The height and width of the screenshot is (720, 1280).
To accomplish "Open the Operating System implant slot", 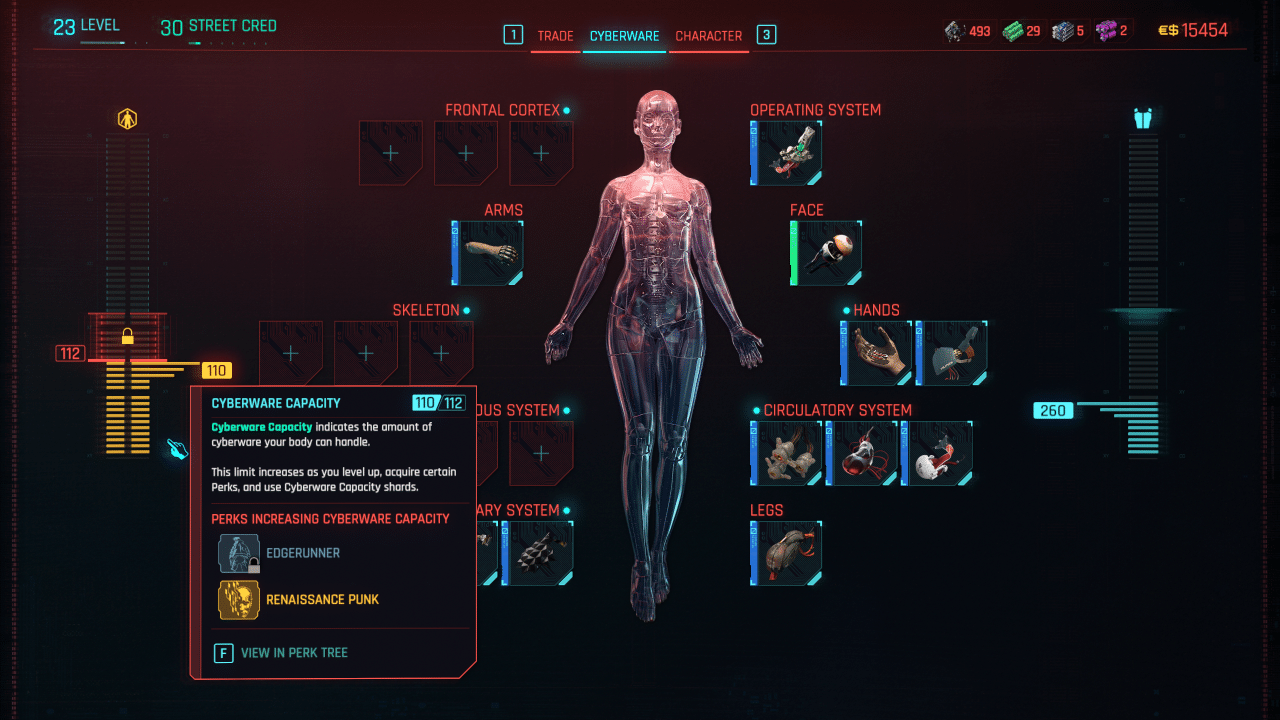I will tap(786, 152).
